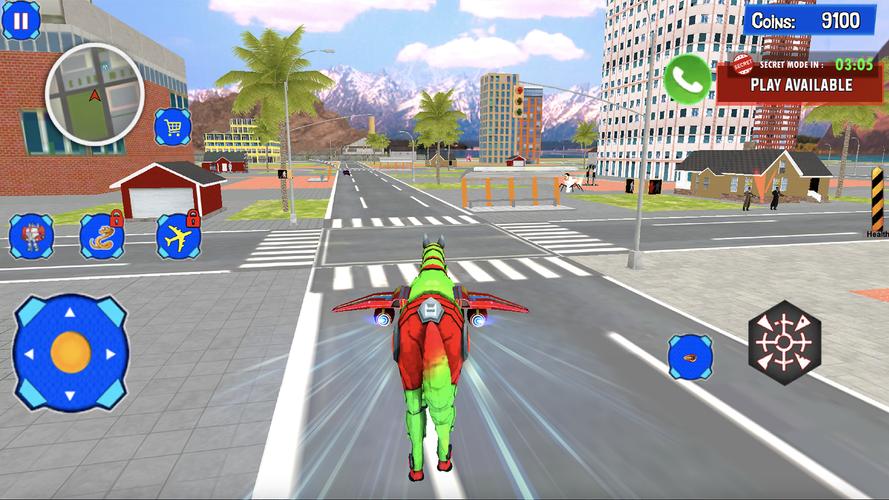Image resolution: width=889 pixels, height=500 pixels.
Task: Open the shopping cart store
Action: tap(173, 127)
